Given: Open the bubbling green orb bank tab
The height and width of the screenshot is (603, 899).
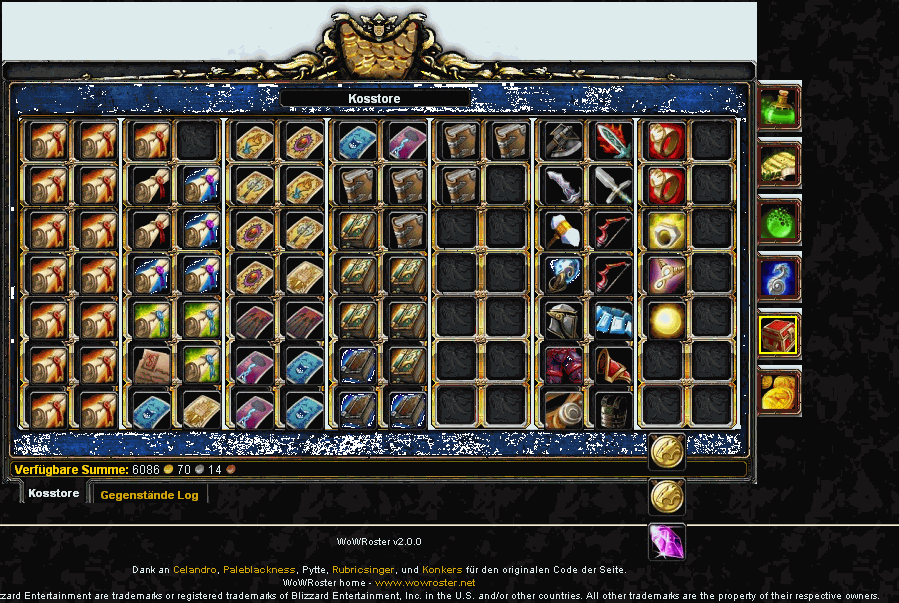Looking at the screenshot, I should [779, 221].
